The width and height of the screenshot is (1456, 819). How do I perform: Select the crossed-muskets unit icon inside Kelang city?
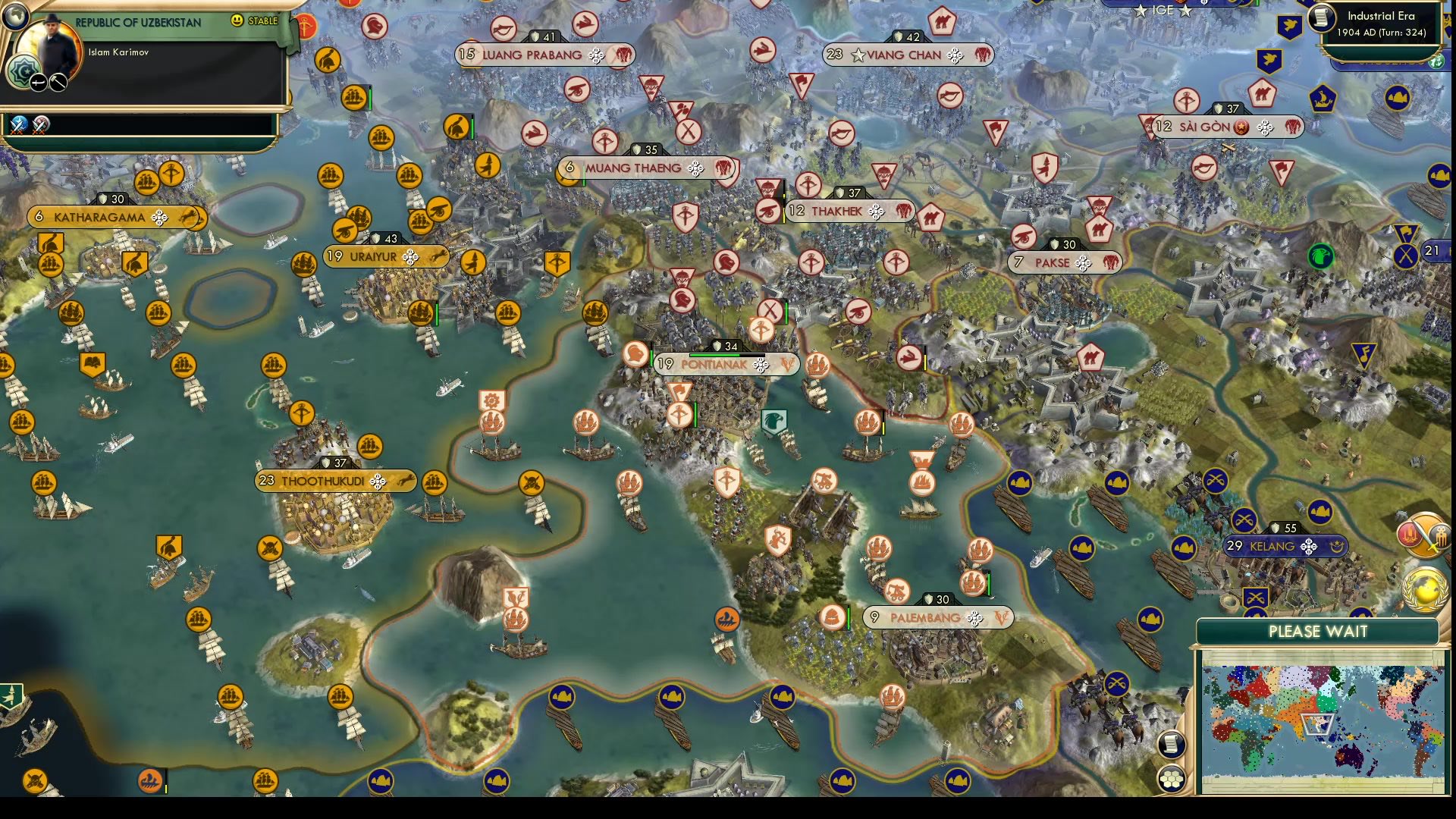click(x=1256, y=598)
